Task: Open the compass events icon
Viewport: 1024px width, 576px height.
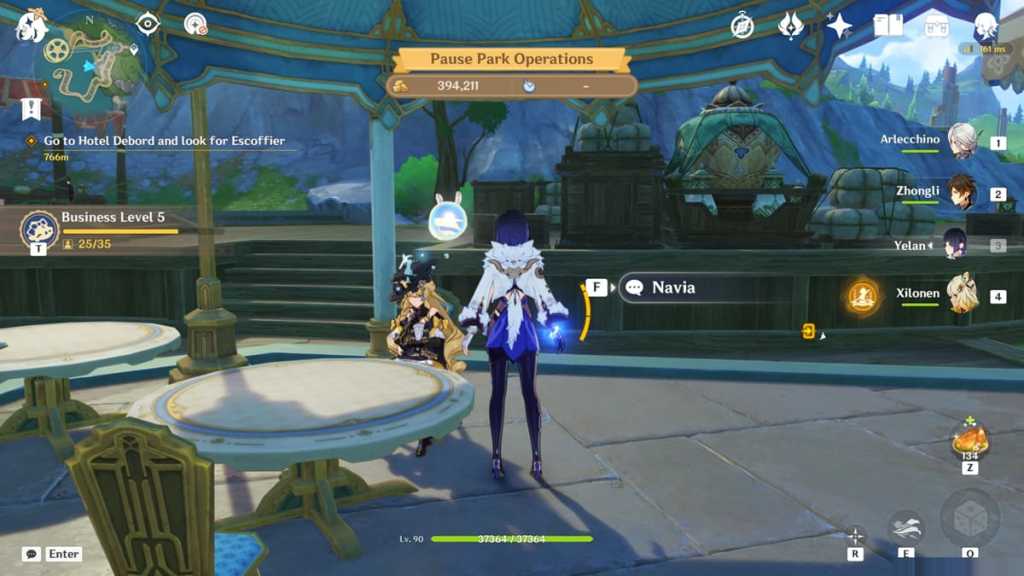Action: coord(742,26)
